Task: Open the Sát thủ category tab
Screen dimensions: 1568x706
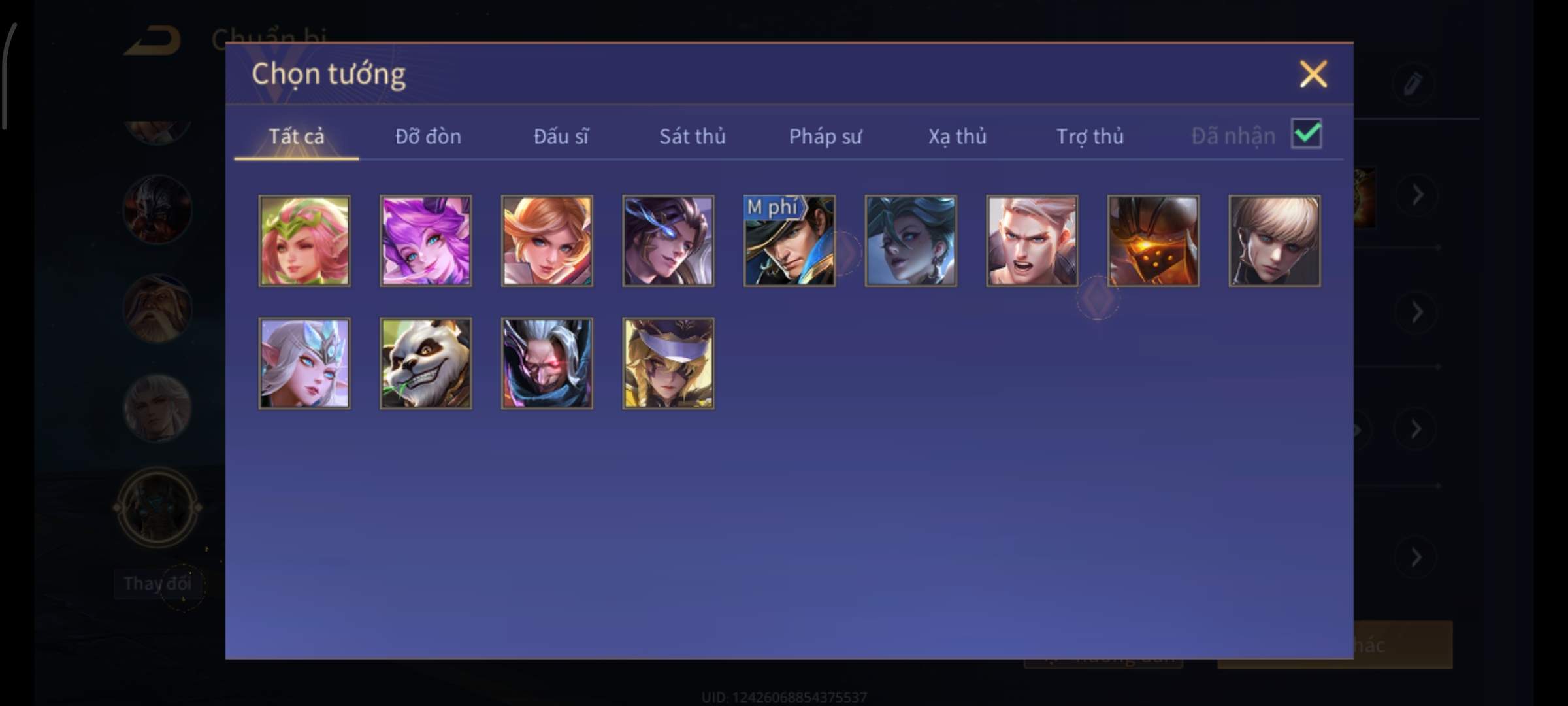Action: click(x=692, y=136)
